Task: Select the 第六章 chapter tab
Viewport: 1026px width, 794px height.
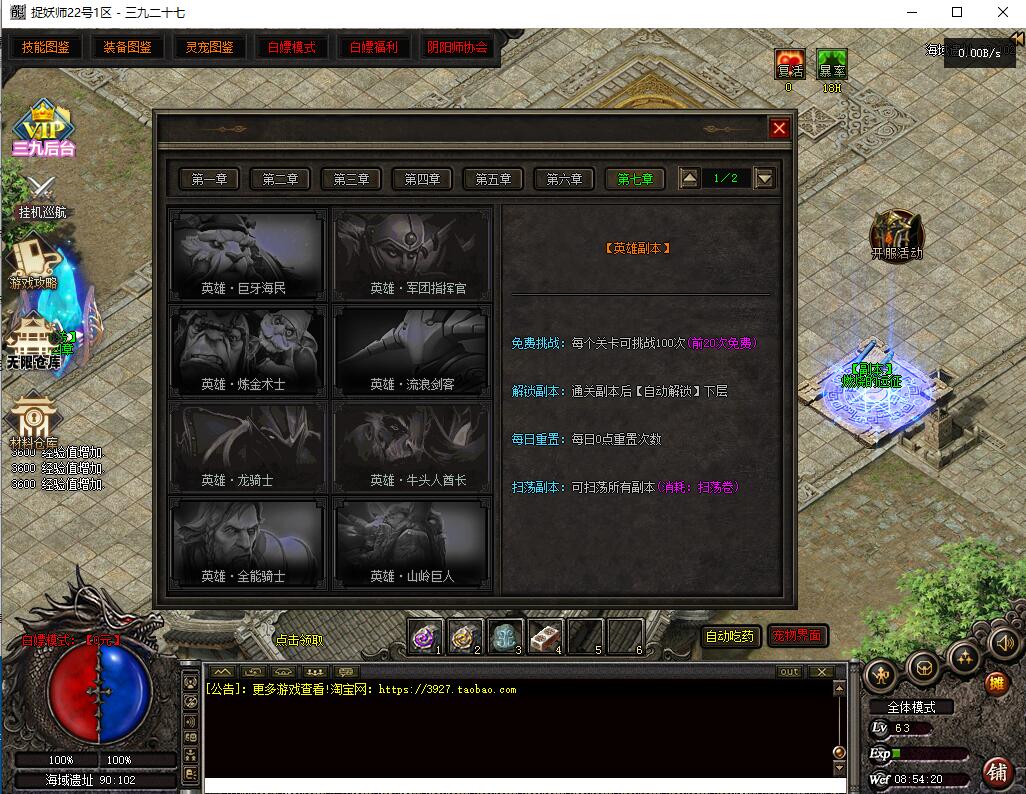Action: click(x=564, y=179)
